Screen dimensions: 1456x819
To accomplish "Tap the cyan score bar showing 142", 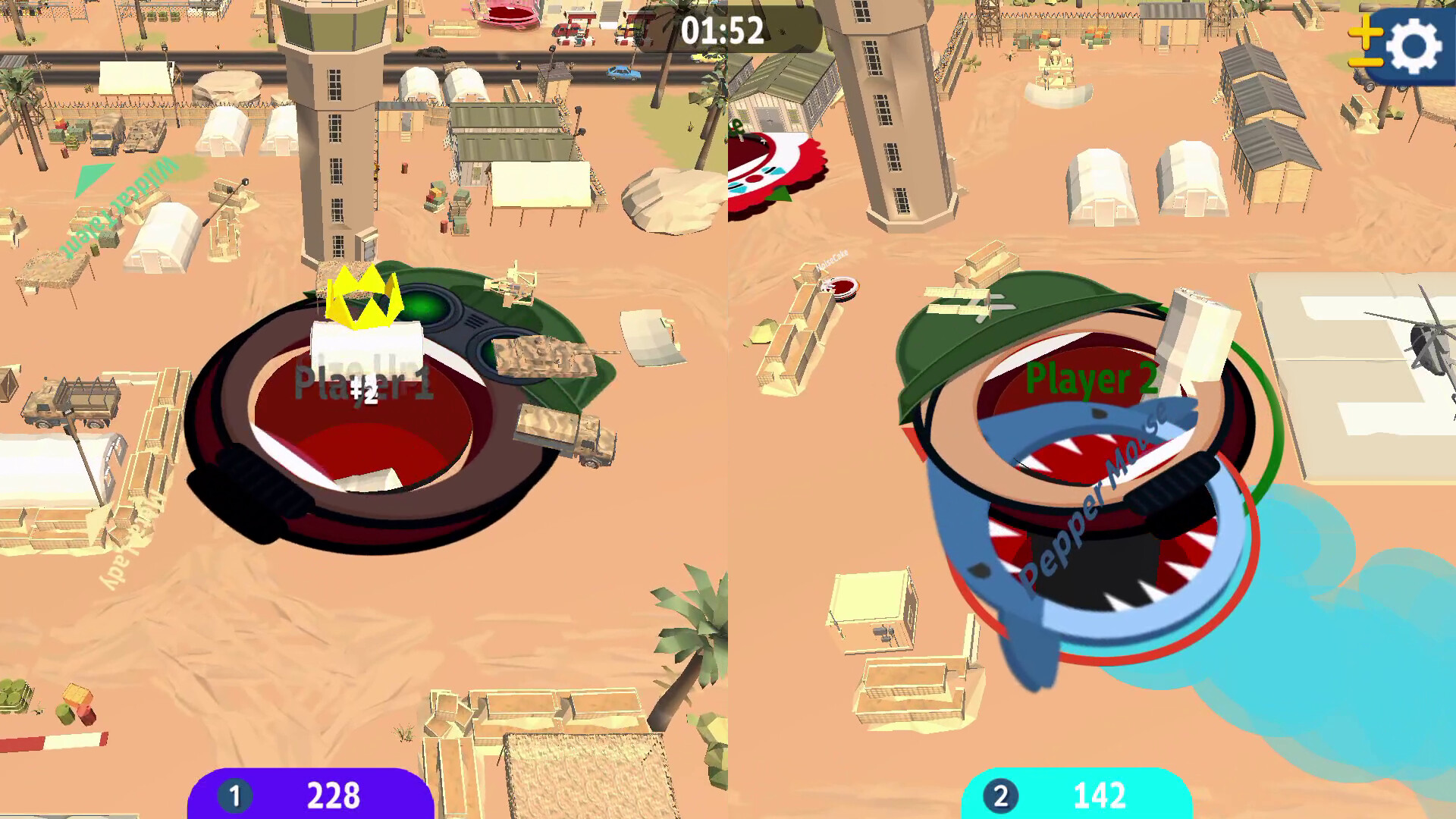I will pyautogui.click(x=1100, y=796).
